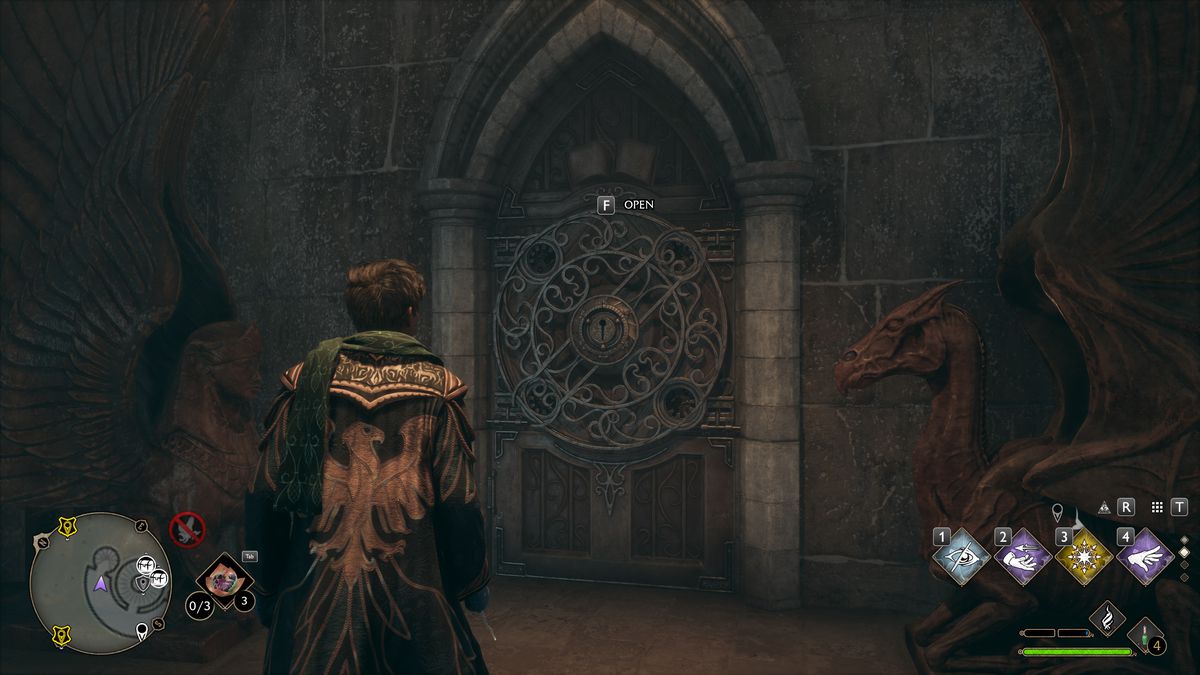This screenshot has width=1200, height=675.
Task: Cast the Accio pulling-hand spell in slot 2
Action: pyautogui.click(x=1023, y=557)
